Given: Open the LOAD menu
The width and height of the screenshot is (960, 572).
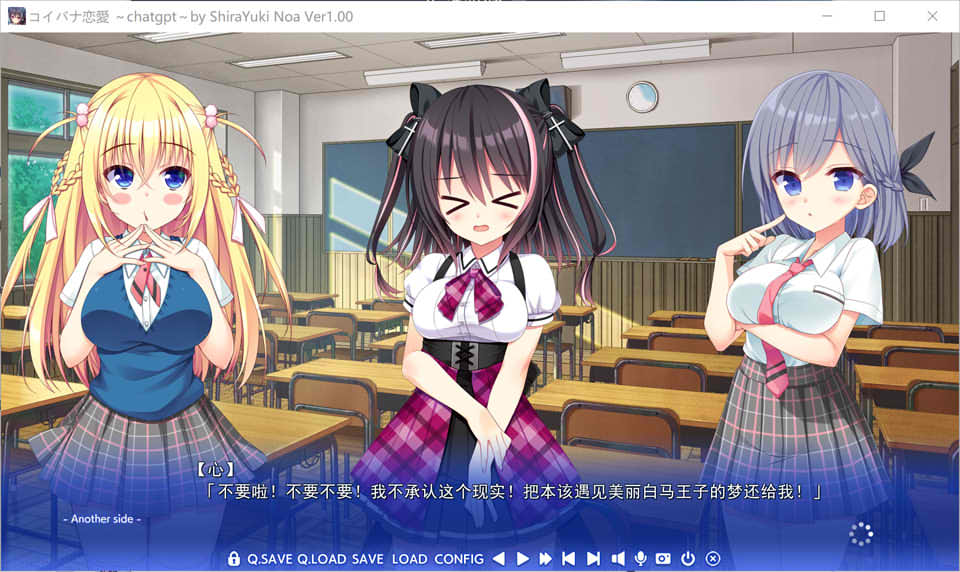Looking at the screenshot, I should pyautogui.click(x=409, y=559).
